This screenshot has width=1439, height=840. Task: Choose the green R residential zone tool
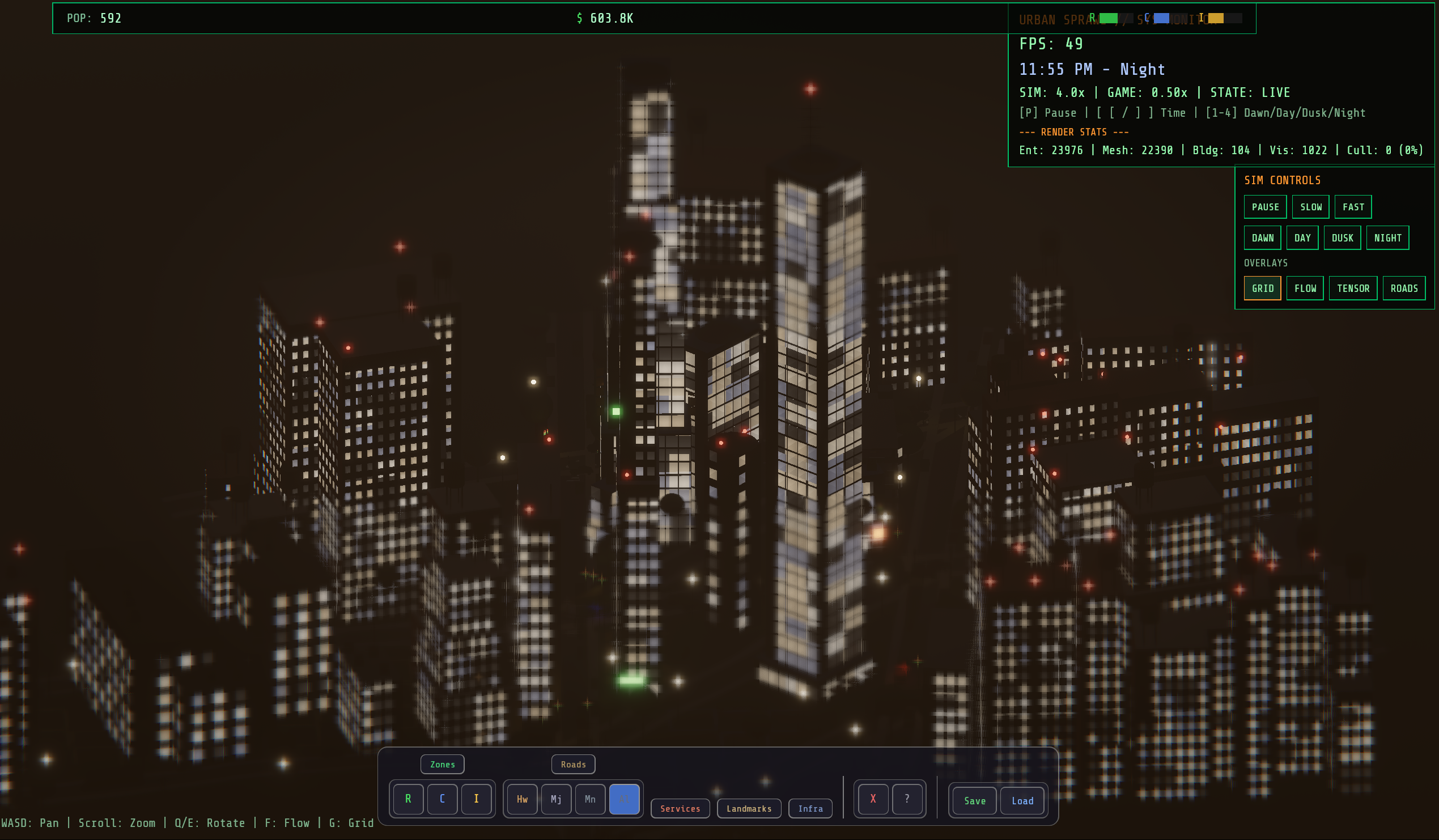pos(407,799)
